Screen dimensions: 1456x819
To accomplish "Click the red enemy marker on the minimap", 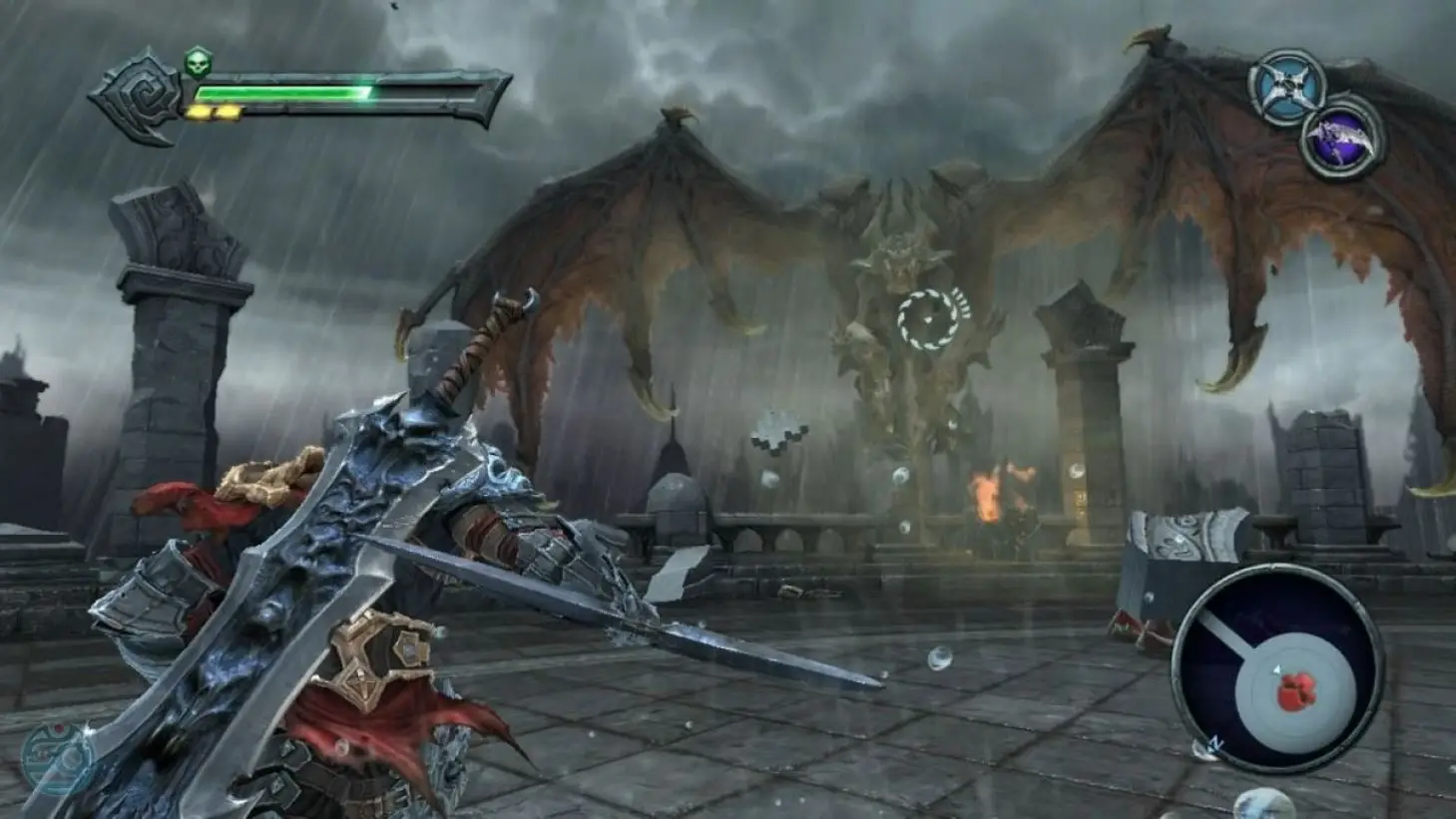I will (1296, 692).
